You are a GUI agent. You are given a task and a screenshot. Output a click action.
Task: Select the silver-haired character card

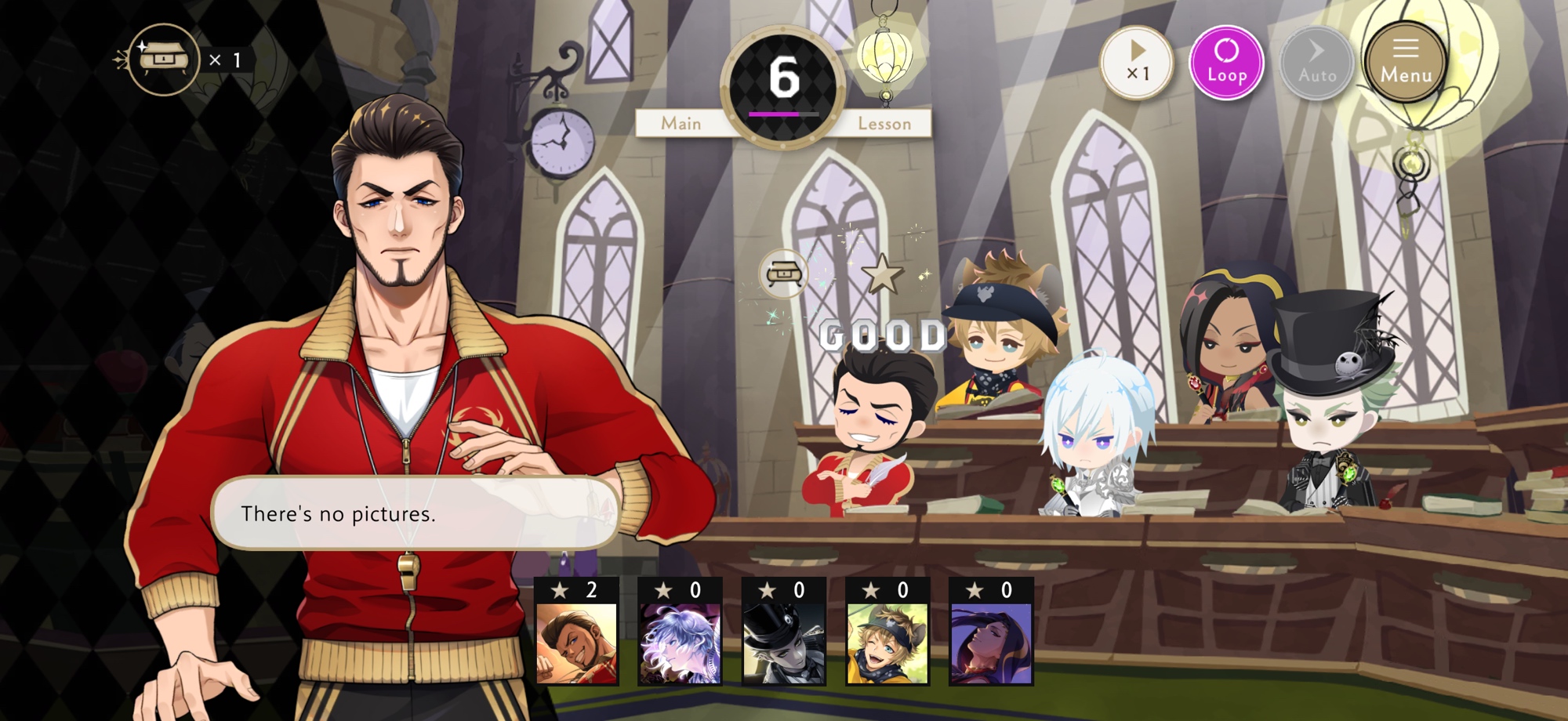[x=680, y=633]
